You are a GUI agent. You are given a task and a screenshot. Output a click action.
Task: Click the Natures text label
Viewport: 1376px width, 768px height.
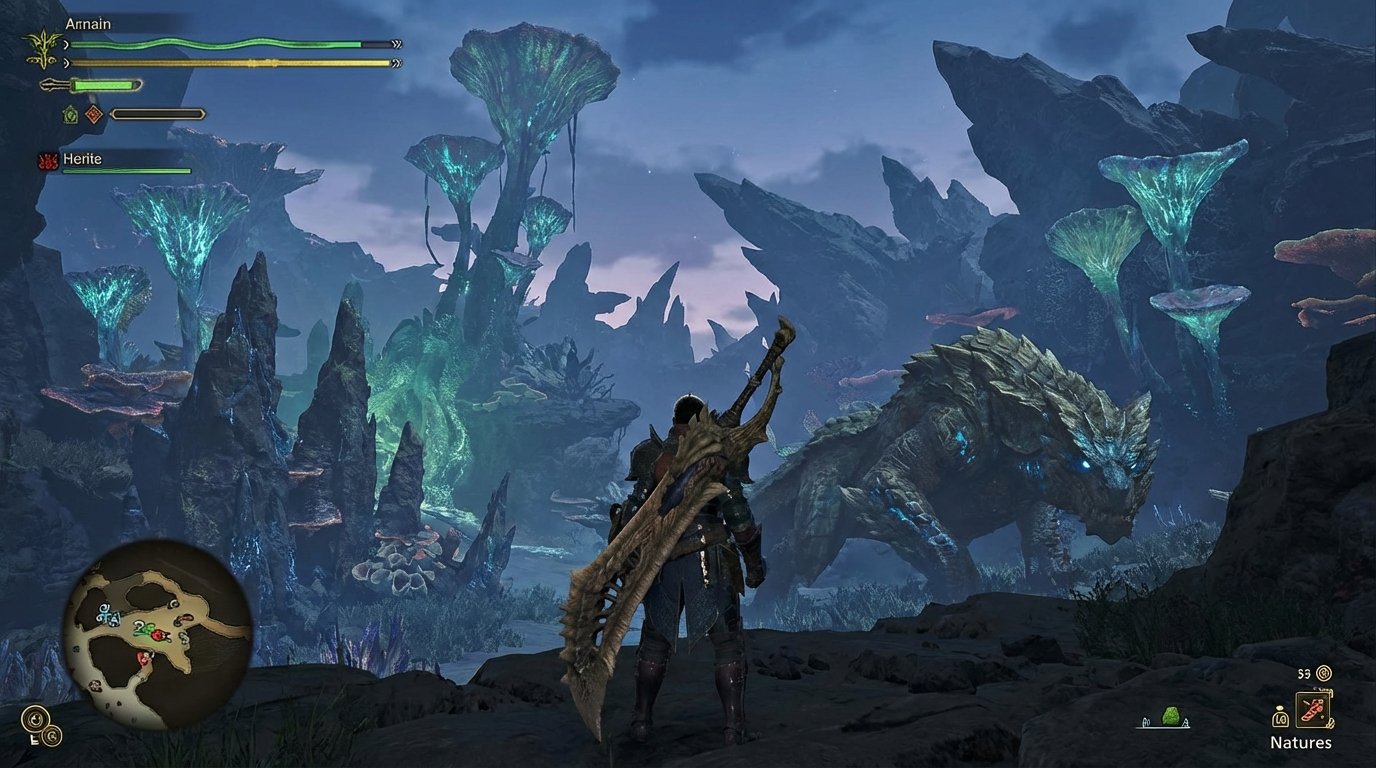coord(1301,742)
